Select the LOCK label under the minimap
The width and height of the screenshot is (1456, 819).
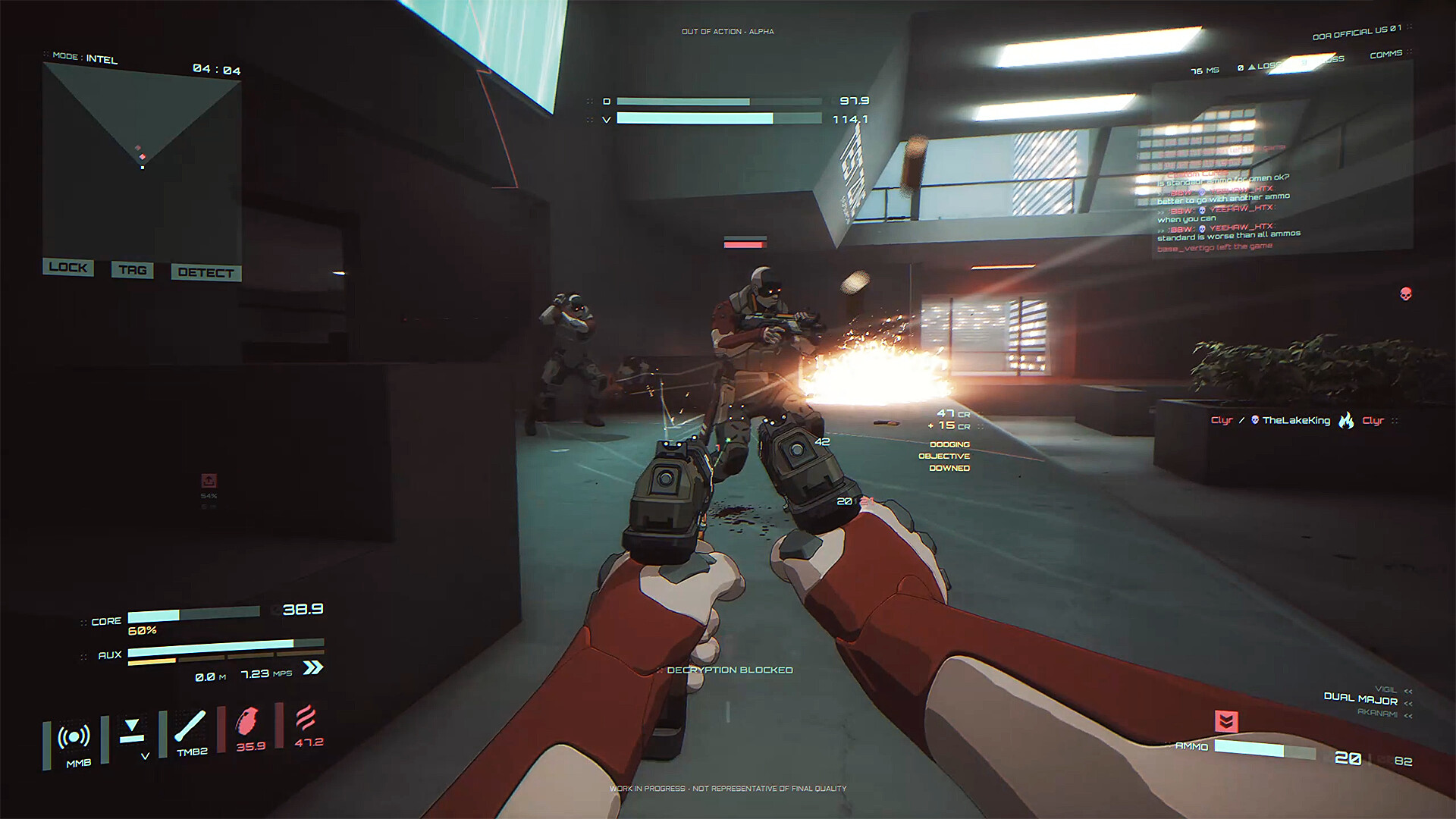pos(68,267)
